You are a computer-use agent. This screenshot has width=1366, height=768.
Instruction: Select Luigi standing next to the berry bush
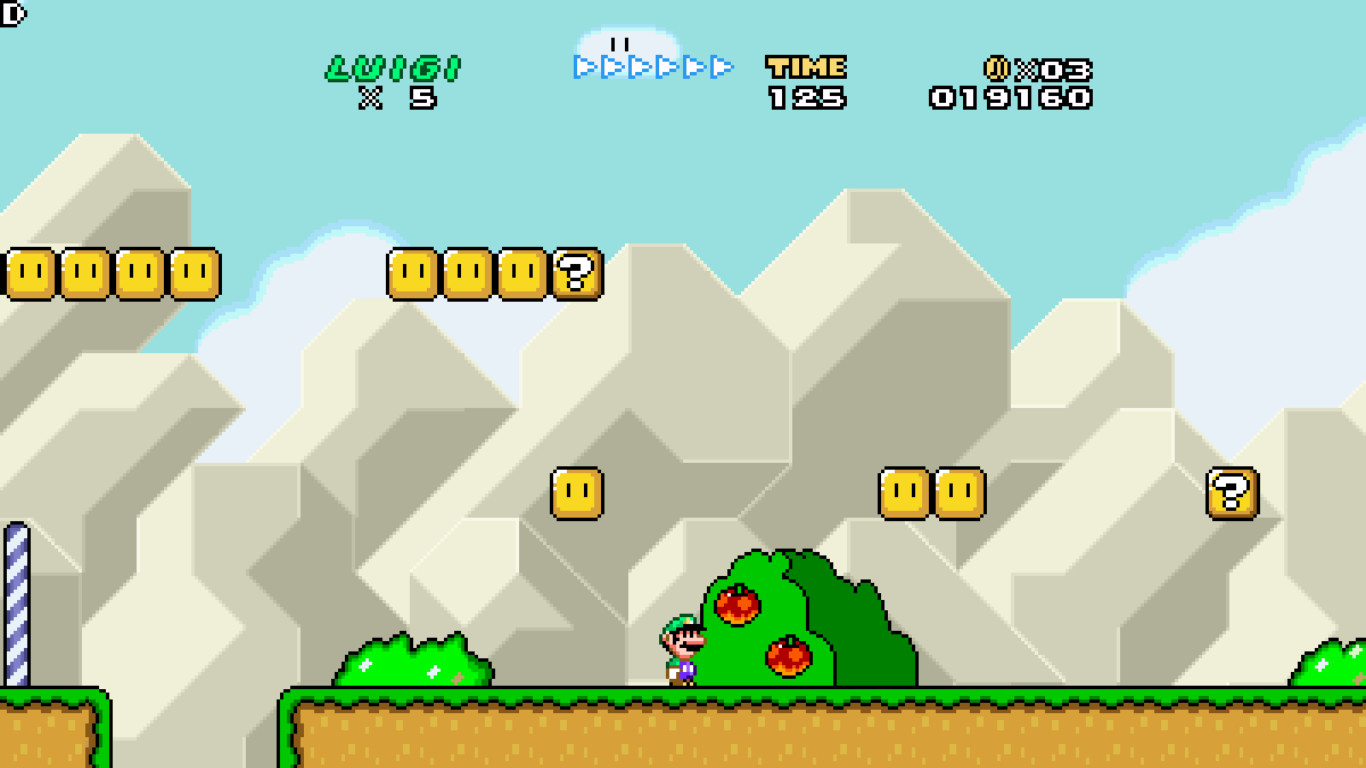click(x=681, y=650)
